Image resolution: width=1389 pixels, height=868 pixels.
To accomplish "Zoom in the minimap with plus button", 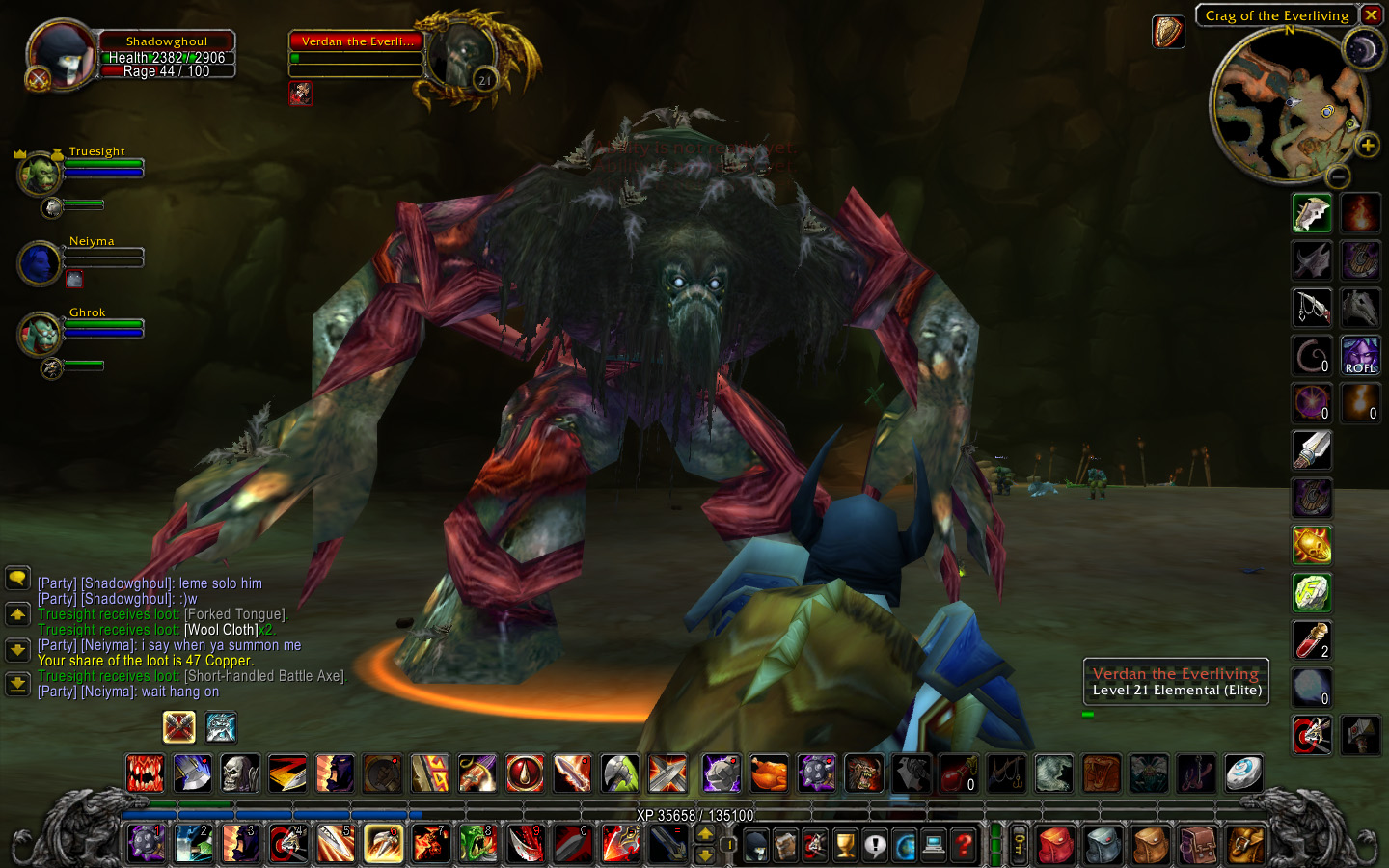I will tap(1367, 146).
